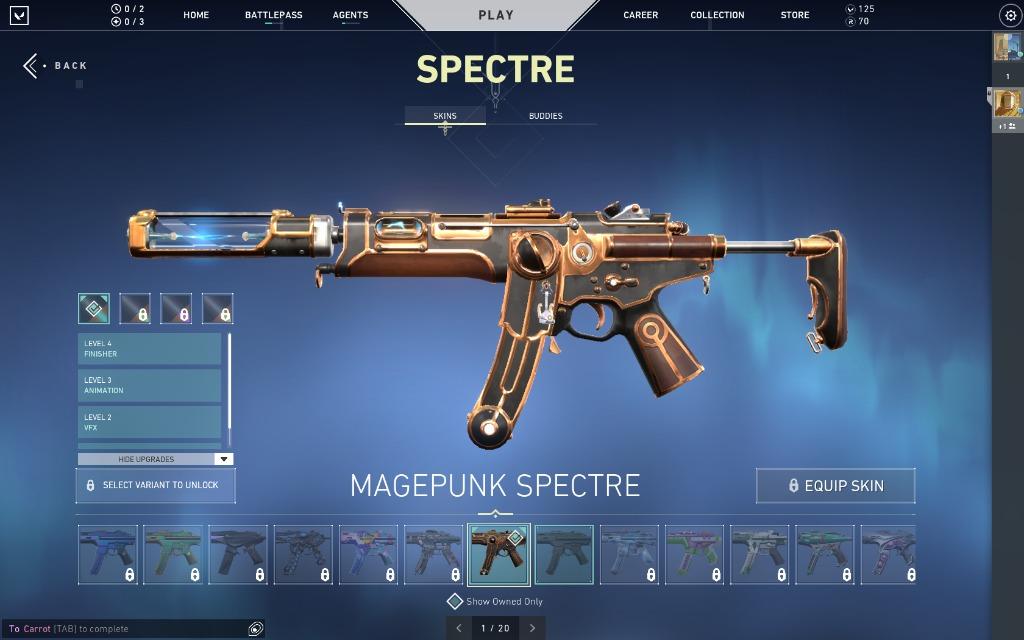Open the settings gear icon
The width and height of the screenshot is (1024, 640).
tap(1009, 15)
